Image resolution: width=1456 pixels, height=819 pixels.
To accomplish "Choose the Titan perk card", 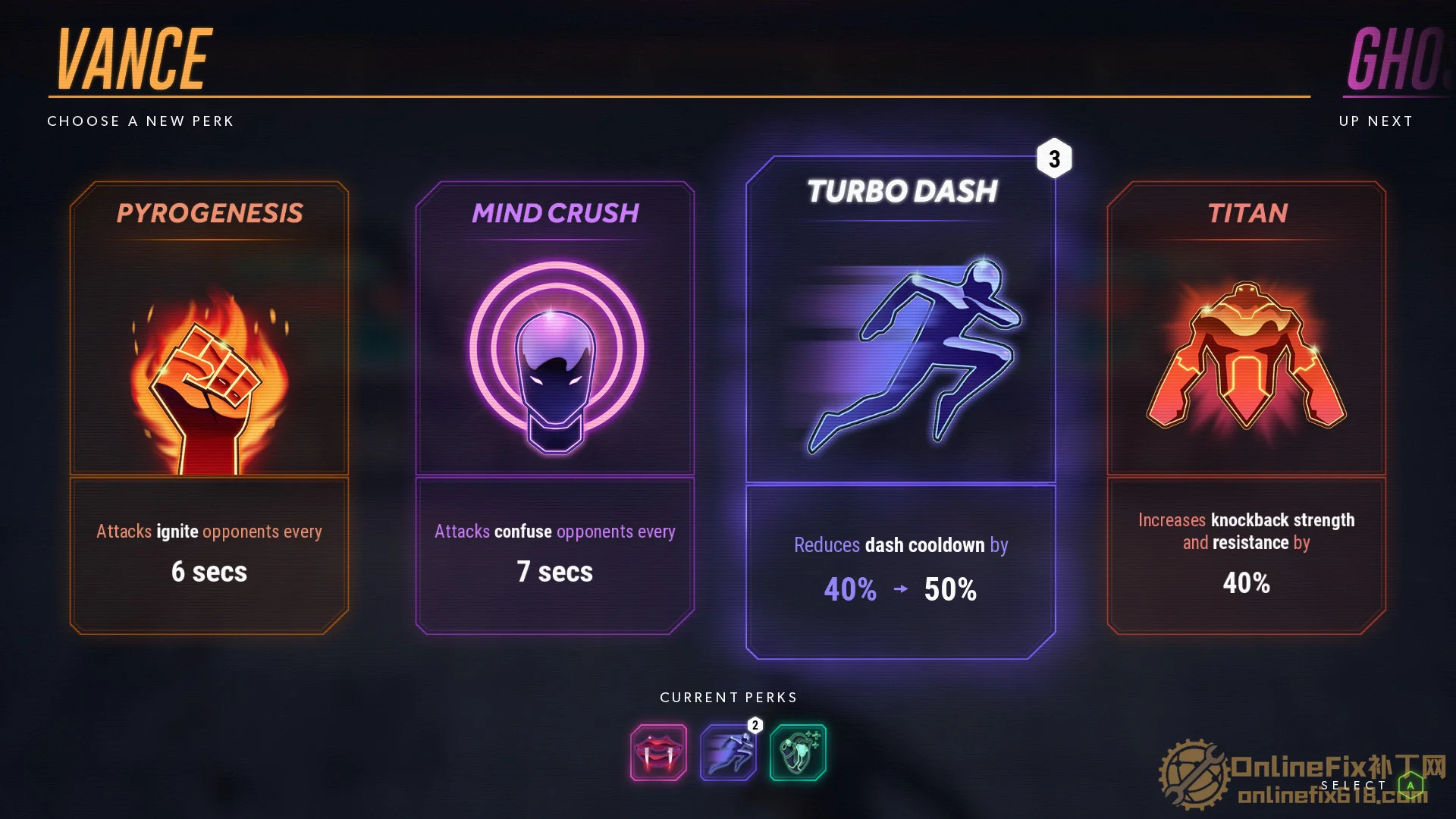I will [x=1246, y=407].
